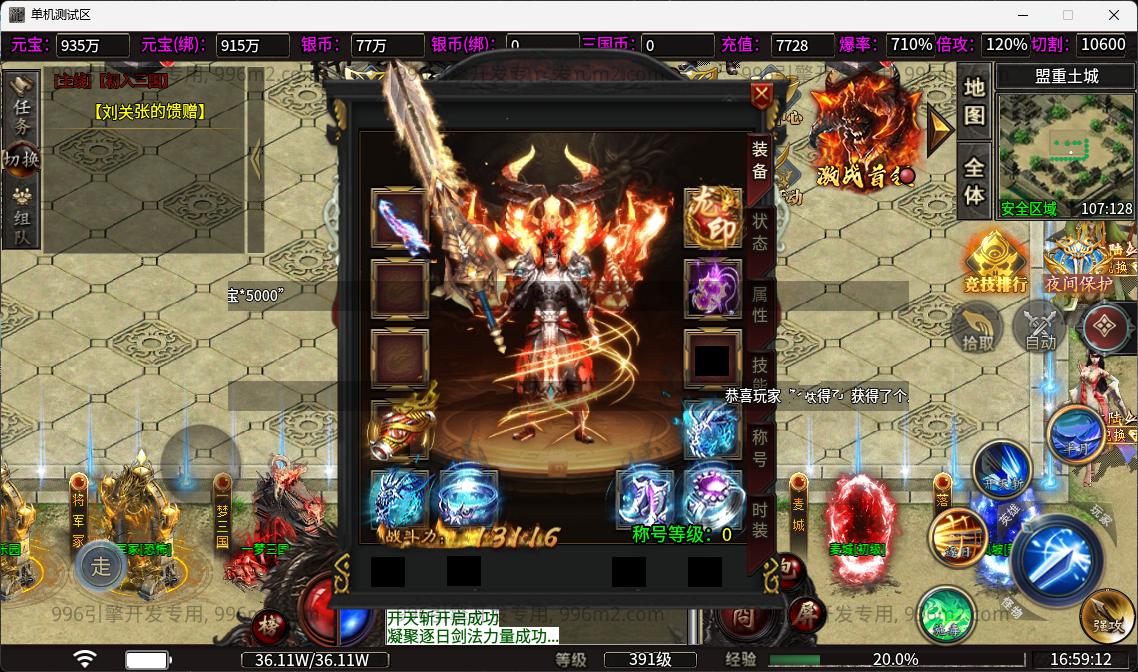The width and height of the screenshot is (1138, 672).
Task: Select the 时装 fashion tab
Action: (760, 518)
